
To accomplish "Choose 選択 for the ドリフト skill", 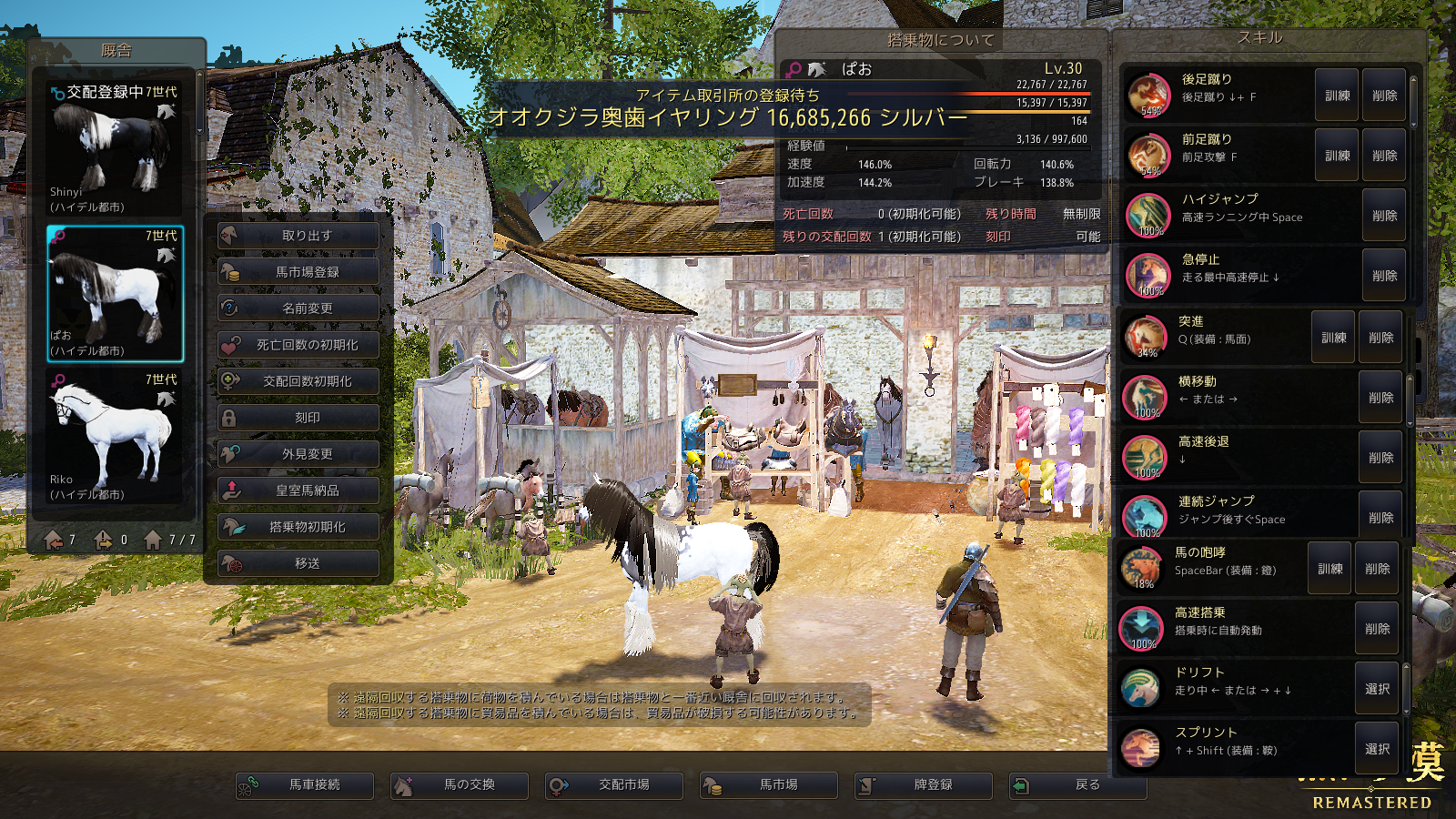I will click(1377, 689).
